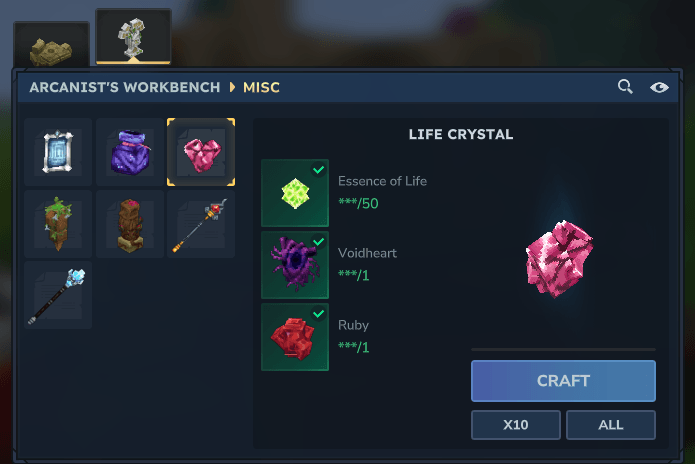
Task: Select the purple pouch recipe
Action: point(129,152)
